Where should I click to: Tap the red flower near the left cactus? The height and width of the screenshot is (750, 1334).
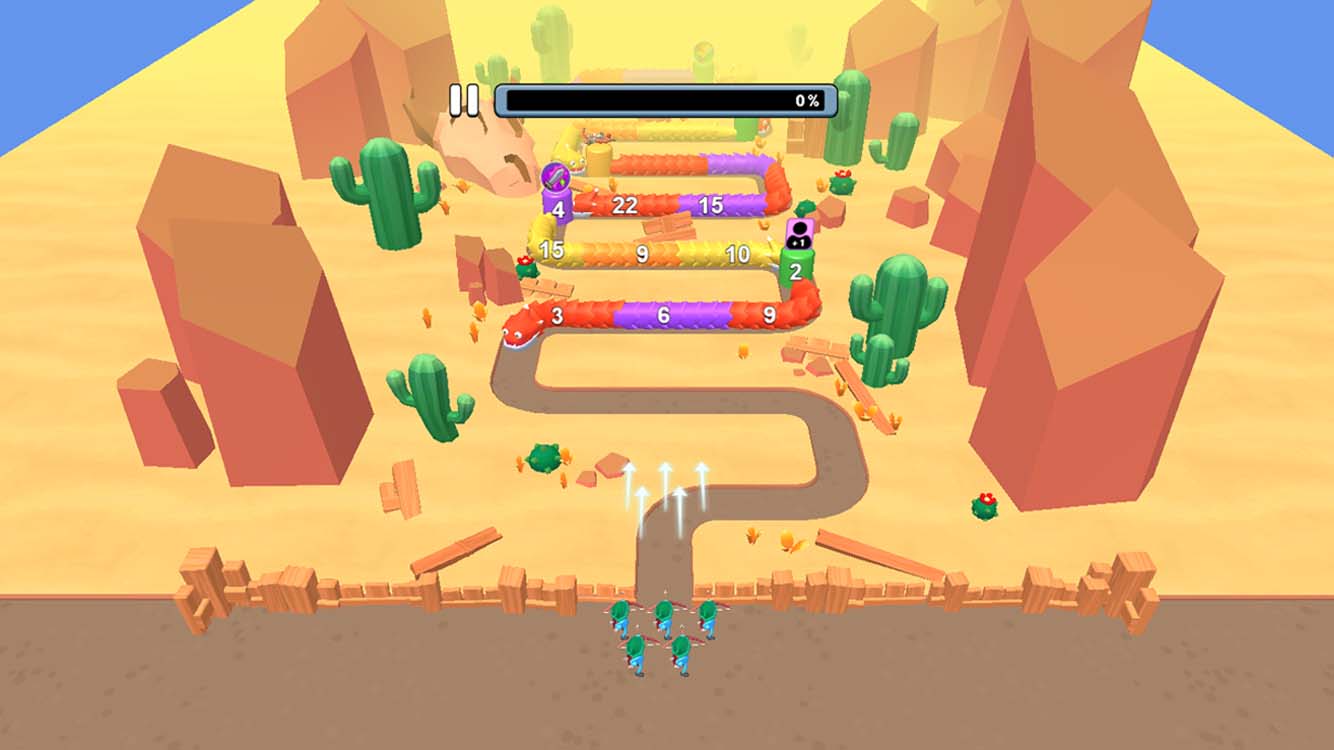click(524, 261)
